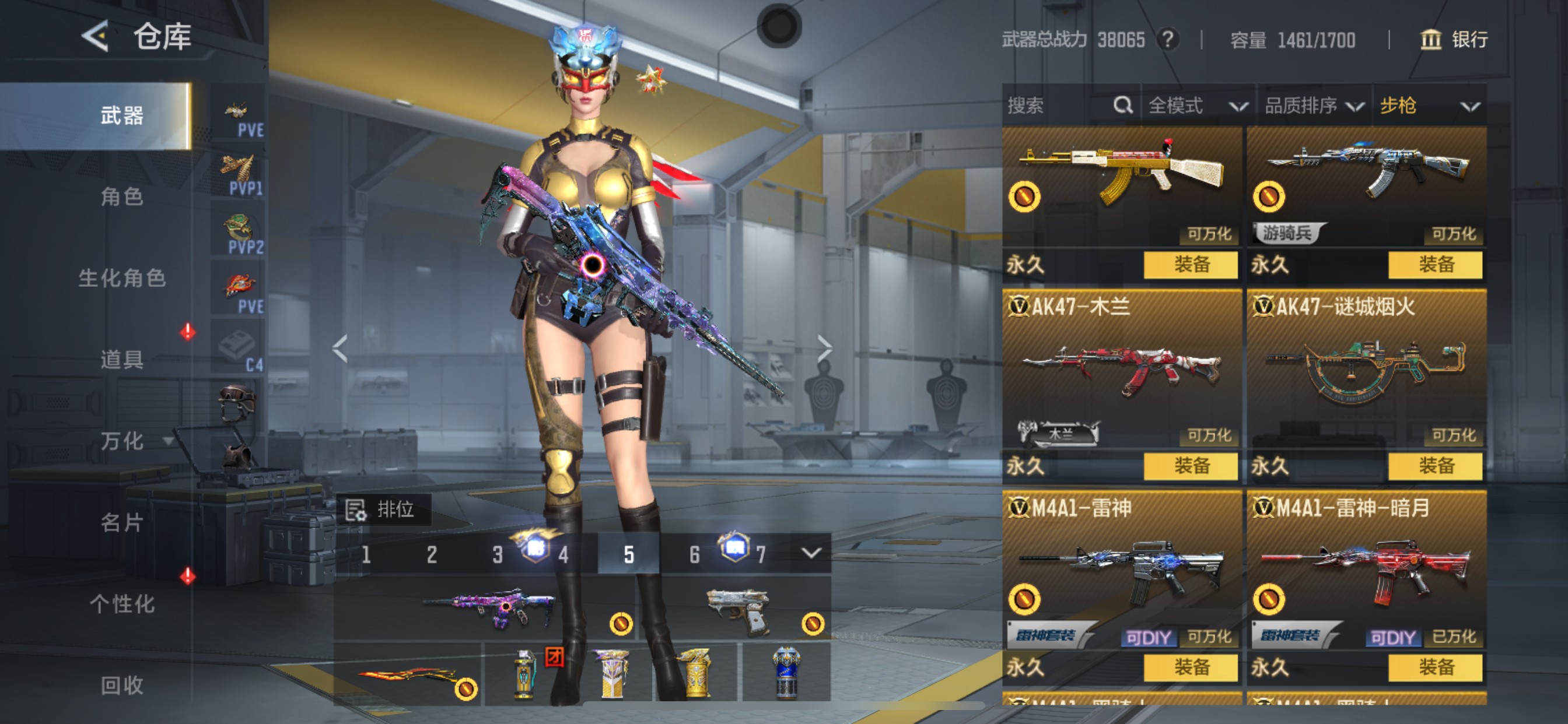
Task: Open the 道具 items category
Action: 122,360
